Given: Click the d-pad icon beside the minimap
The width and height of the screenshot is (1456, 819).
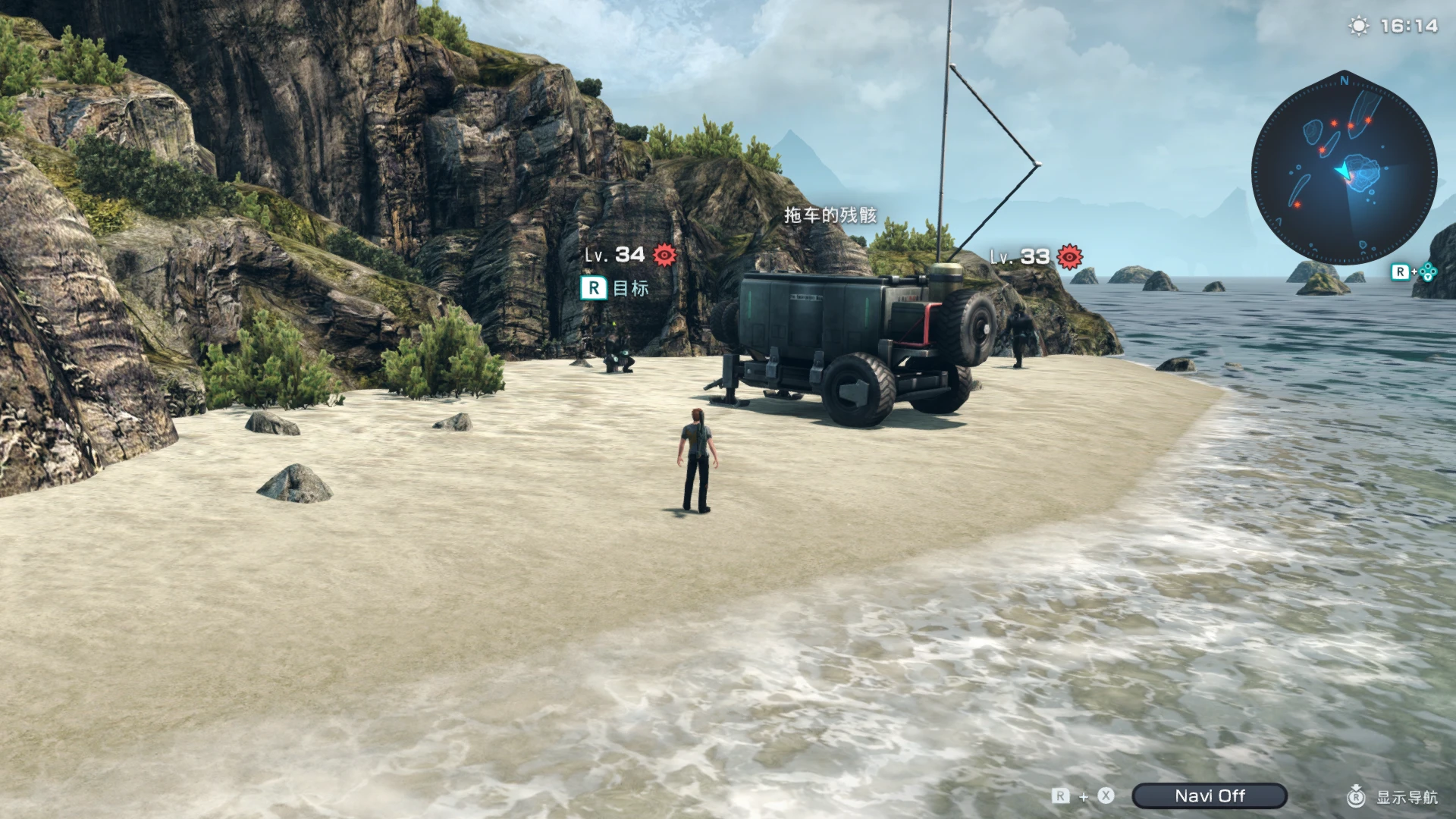Looking at the screenshot, I should tap(1429, 271).
